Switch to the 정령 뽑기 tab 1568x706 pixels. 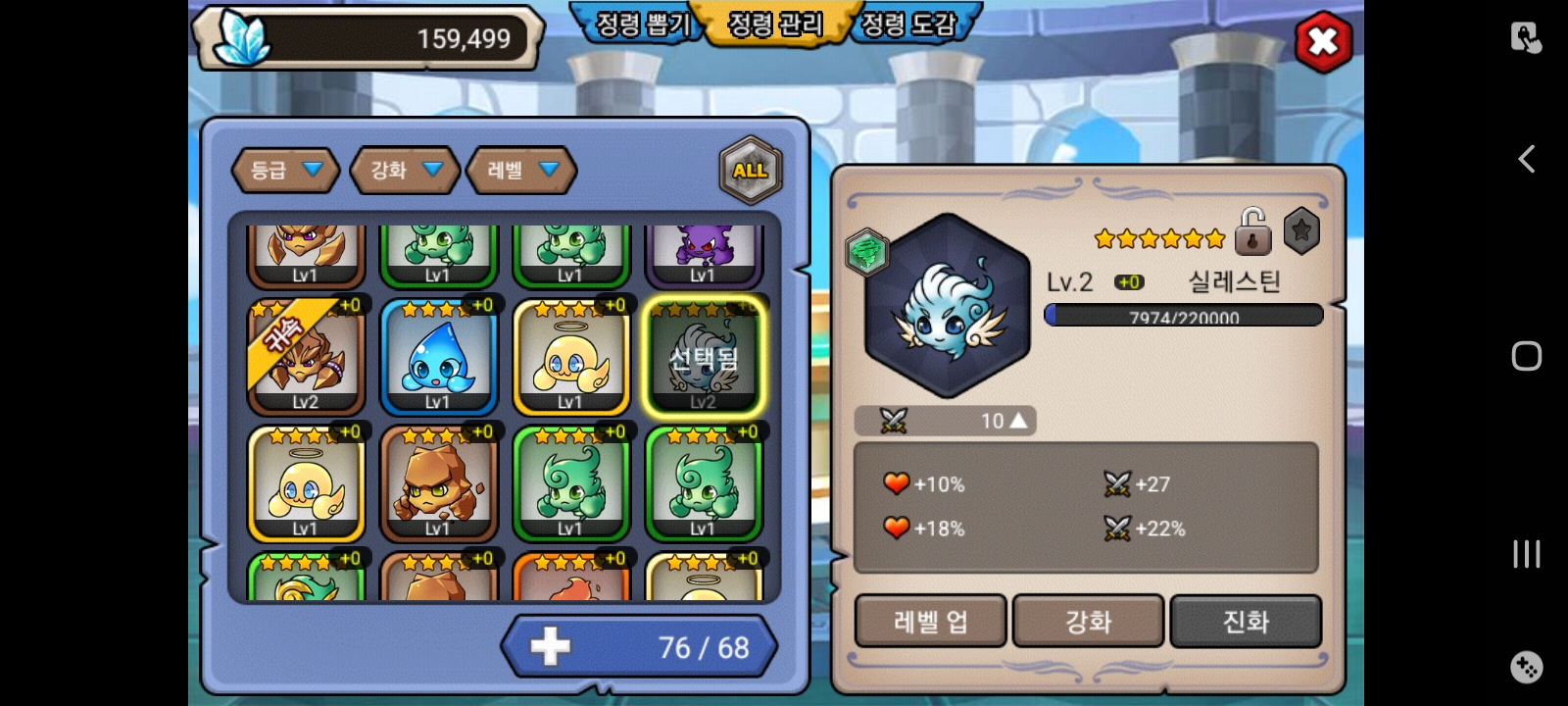[643, 25]
